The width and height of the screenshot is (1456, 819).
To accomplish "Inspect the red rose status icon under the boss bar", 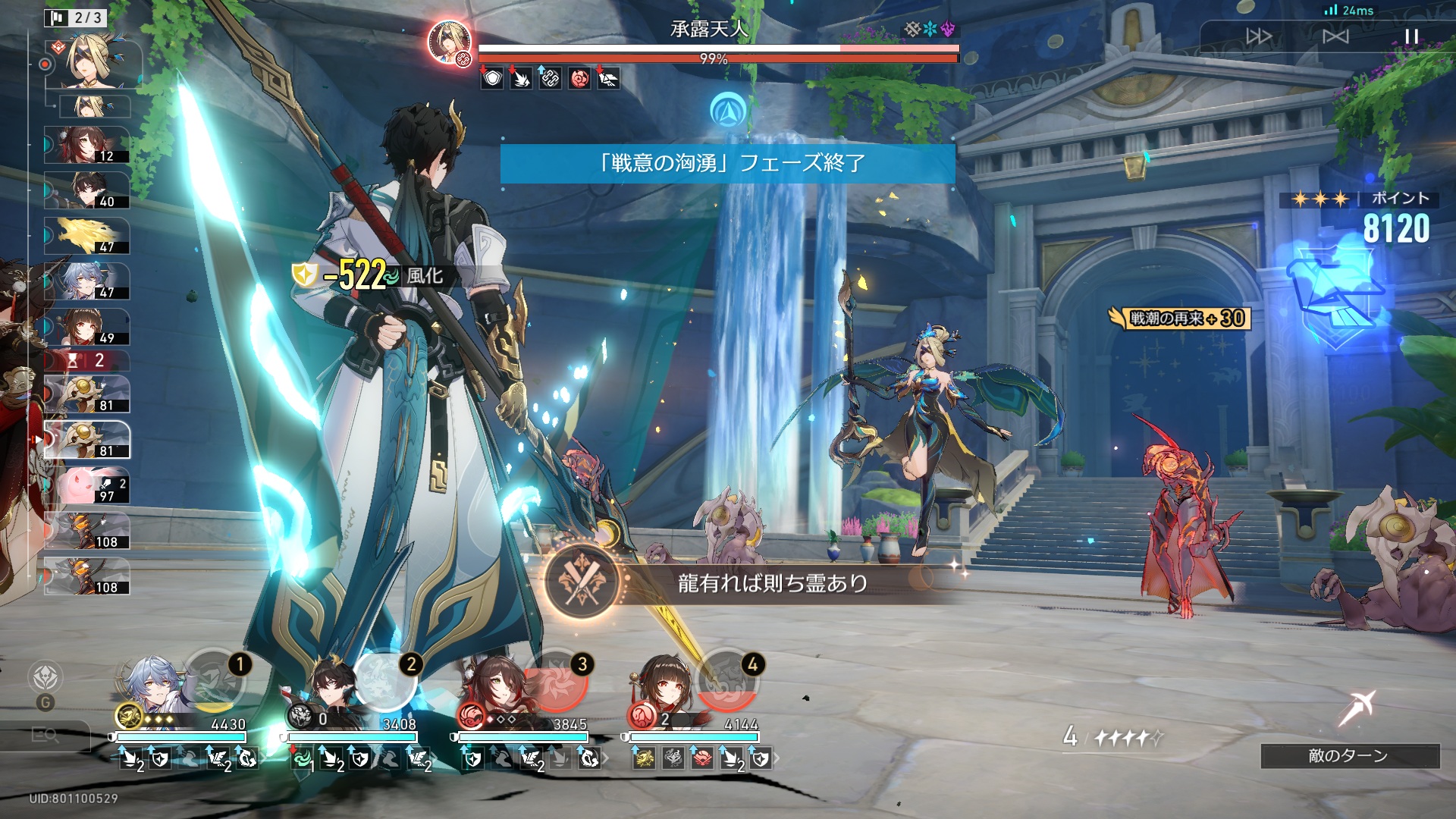I will point(579,78).
